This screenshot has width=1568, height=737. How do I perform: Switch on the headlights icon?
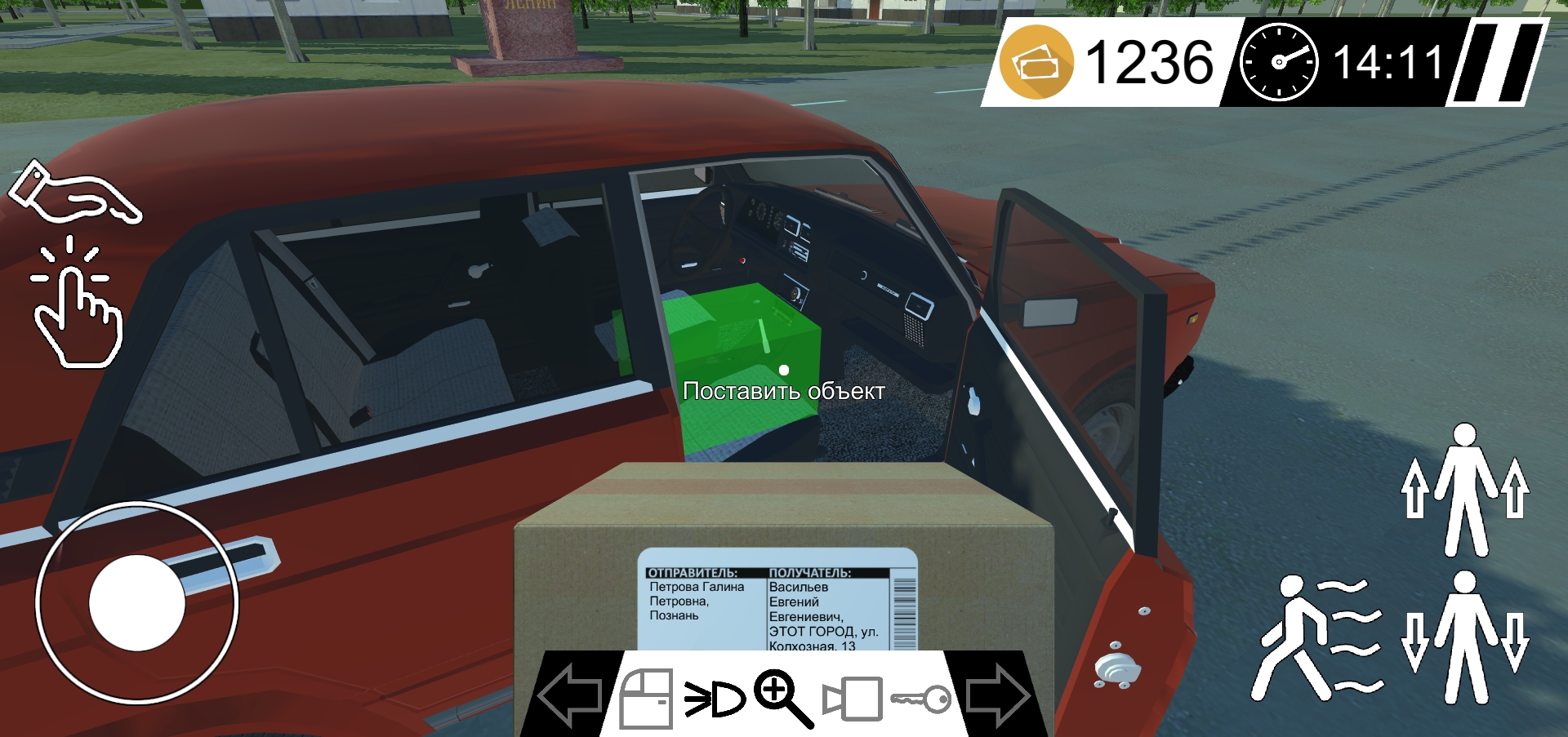715,699
